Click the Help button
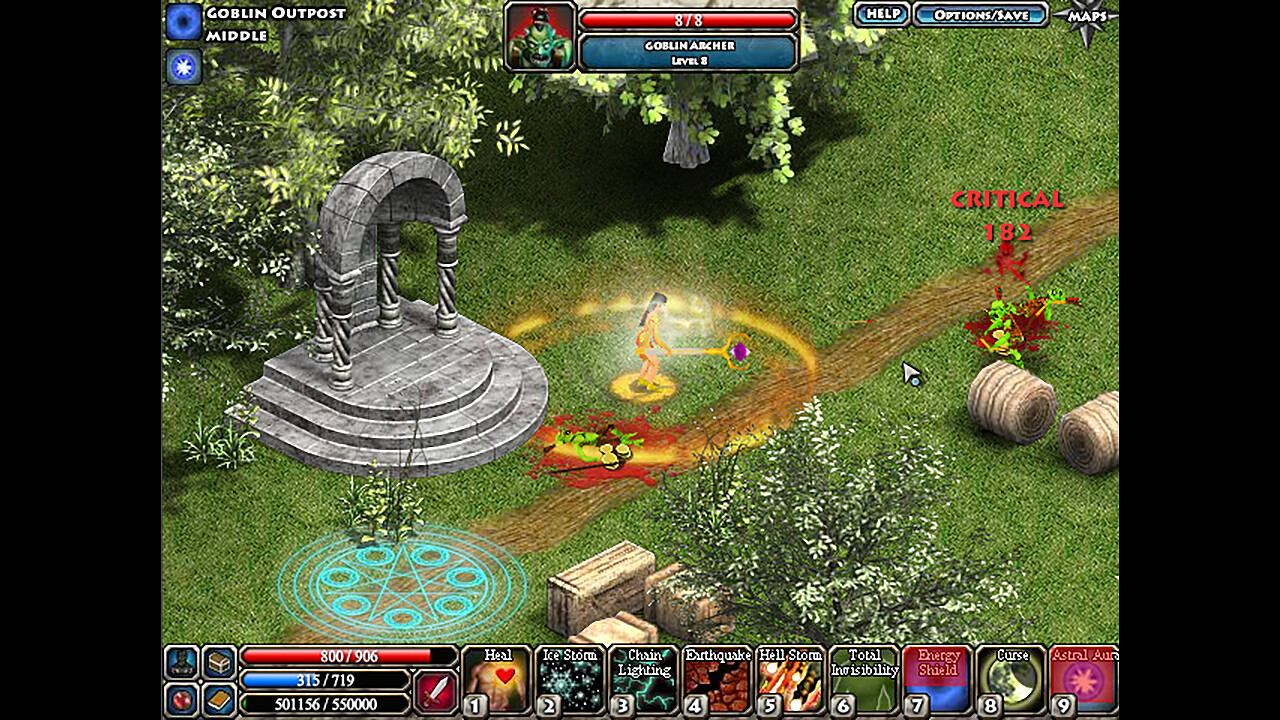Image resolution: width=1280 pixels, height=720 pixels. point(880,14)
